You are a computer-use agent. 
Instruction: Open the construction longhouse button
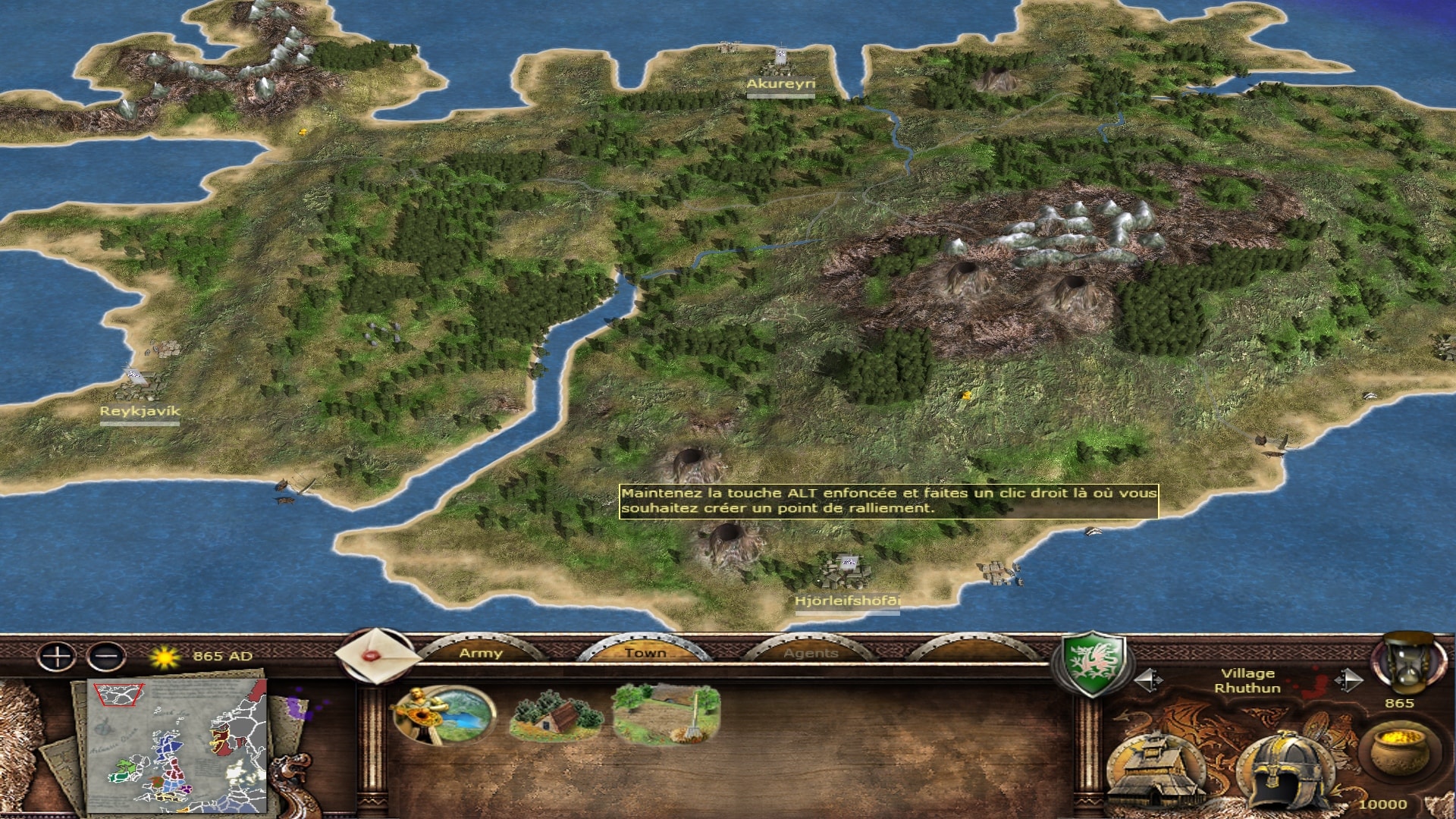pyautogui.click(x=1156, y=771)
